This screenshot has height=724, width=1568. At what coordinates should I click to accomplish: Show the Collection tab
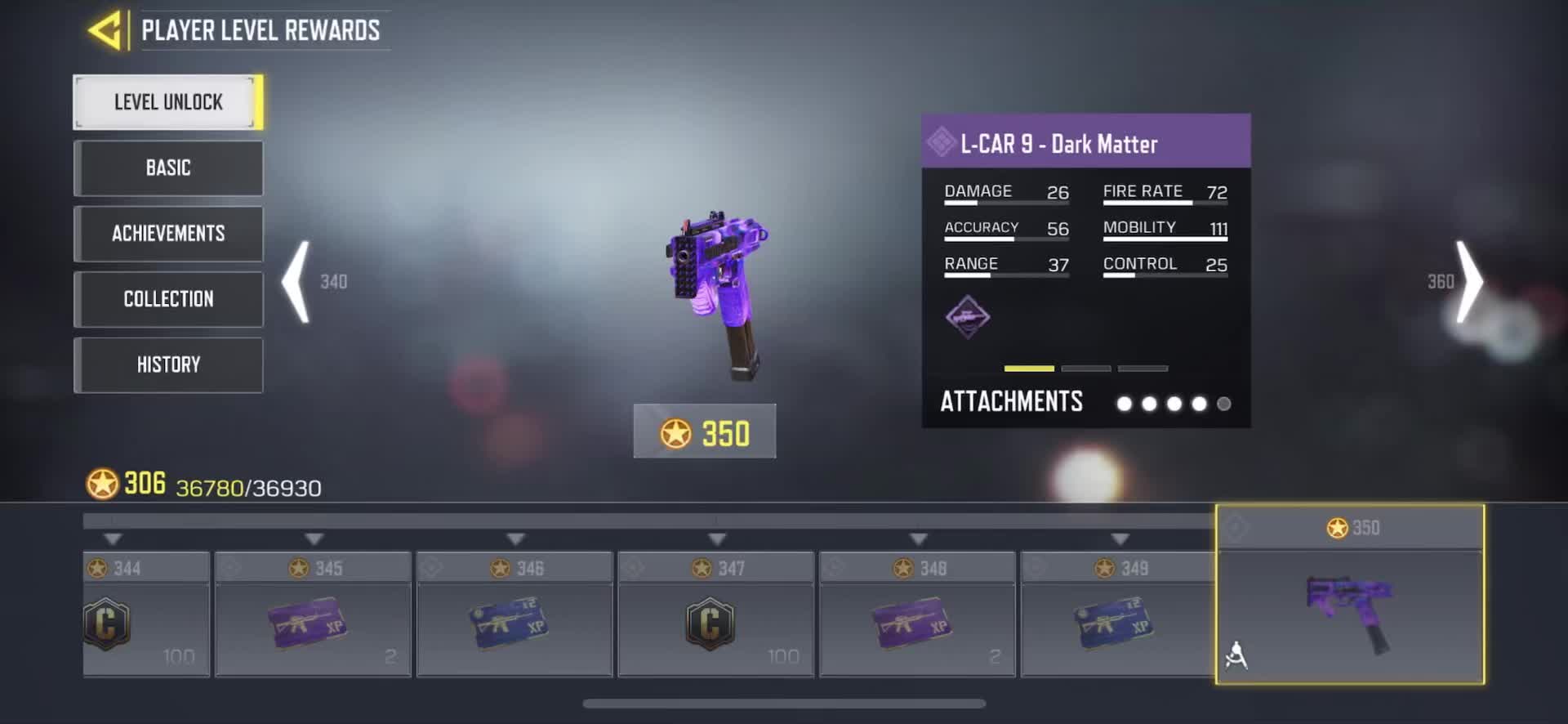pos(168,299)
